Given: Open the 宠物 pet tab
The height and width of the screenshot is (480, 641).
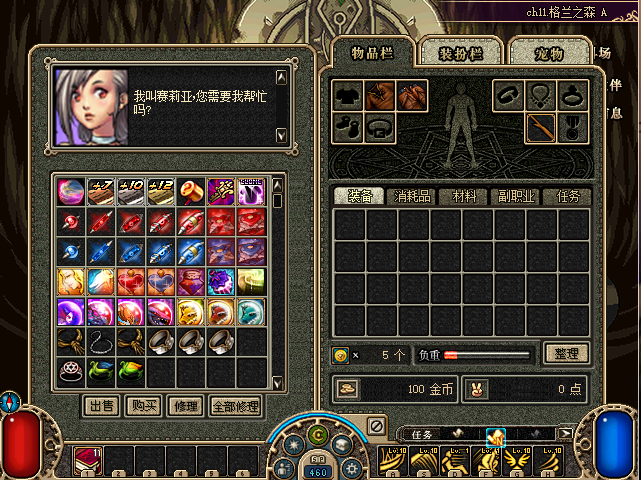Looking at the screenshot, I should pyautogui.click(x=548, y=52).
